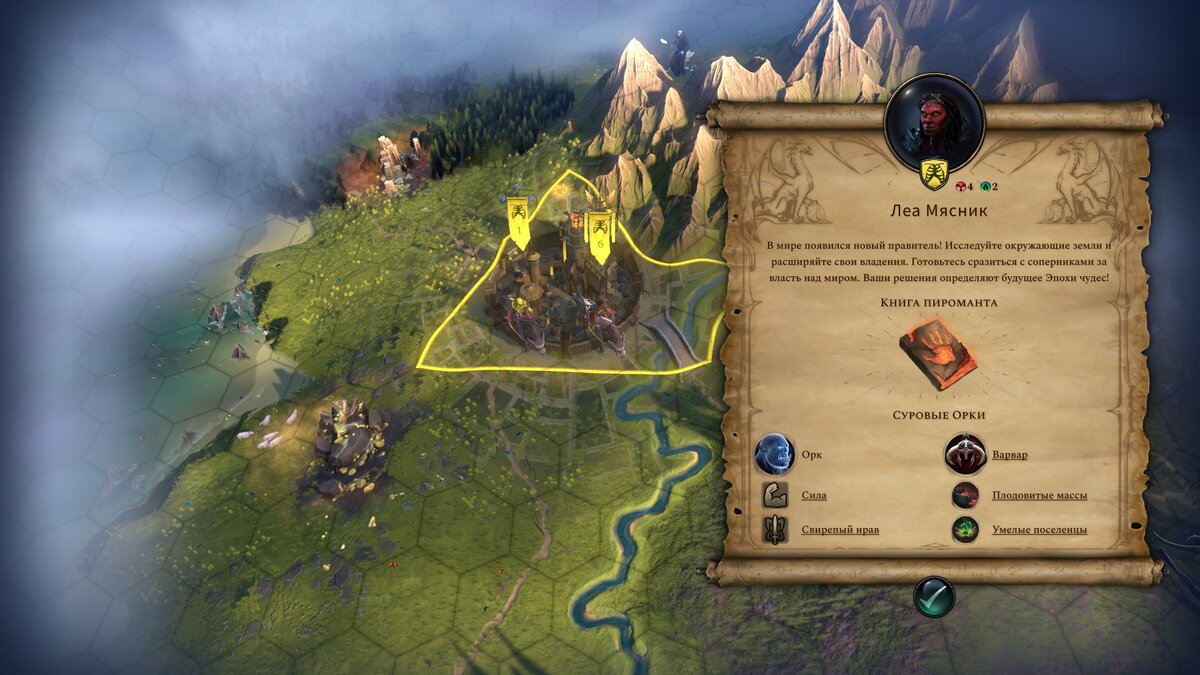The height and width of the screenshot is (675, 1200).
Task: Open the Свирепый нрав trait link
Action: 840,529
